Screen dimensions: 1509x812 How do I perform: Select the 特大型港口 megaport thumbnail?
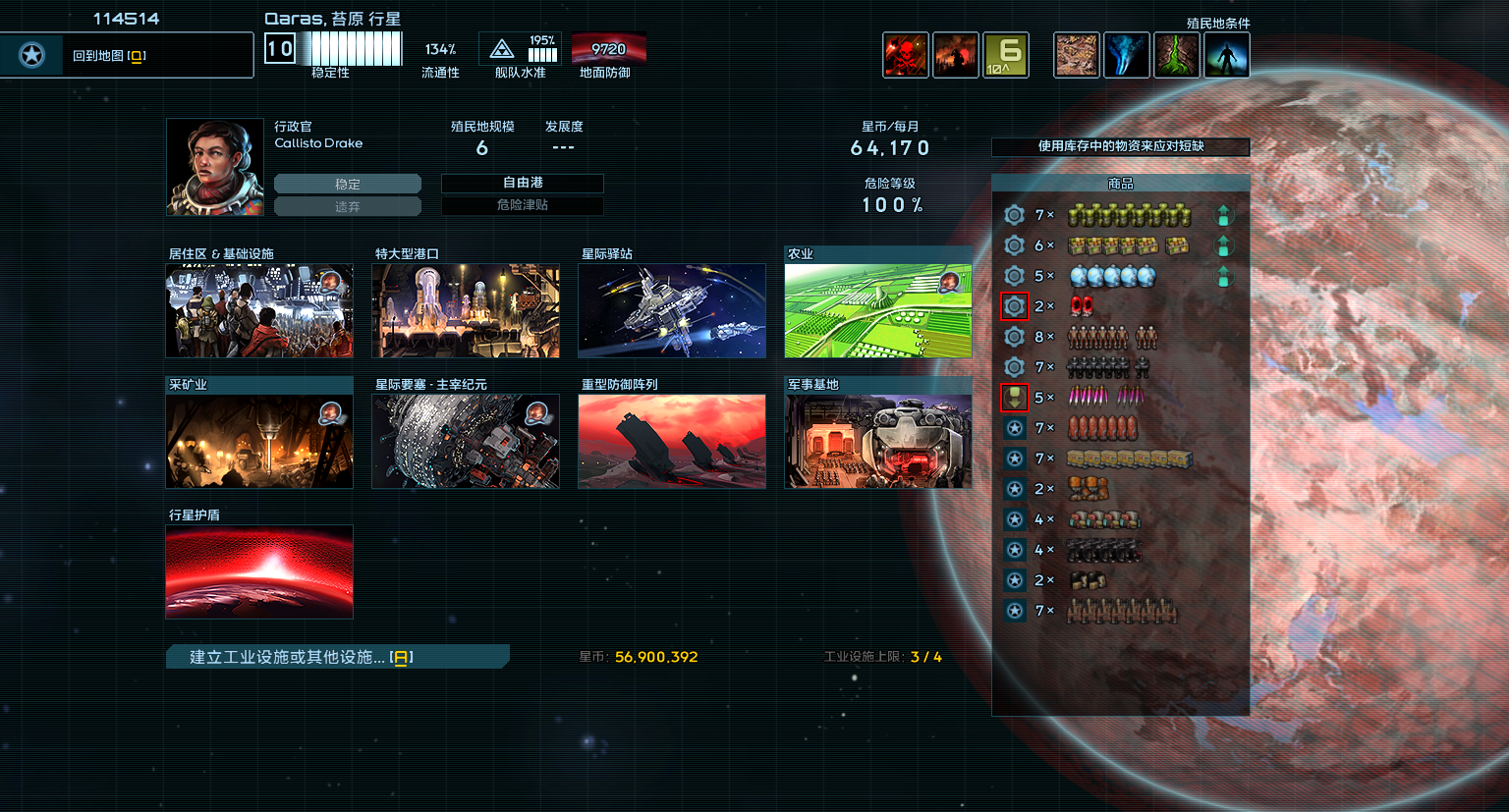point(466,310)
